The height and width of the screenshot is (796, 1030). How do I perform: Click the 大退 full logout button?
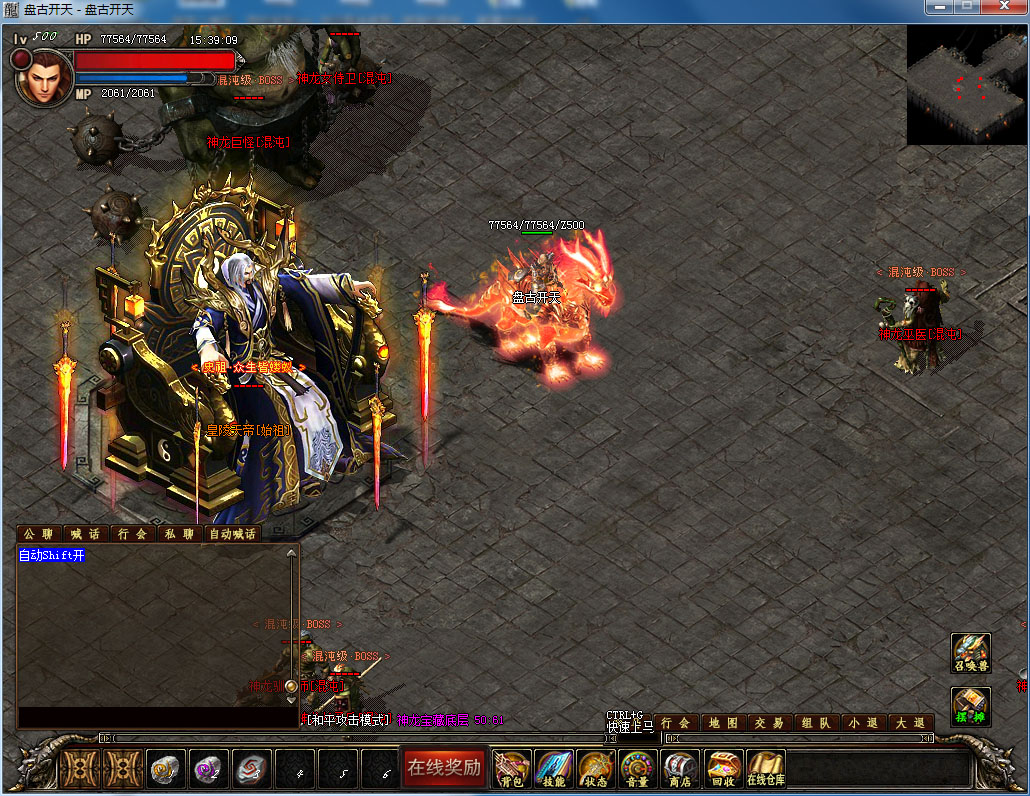tap(911, 723)
